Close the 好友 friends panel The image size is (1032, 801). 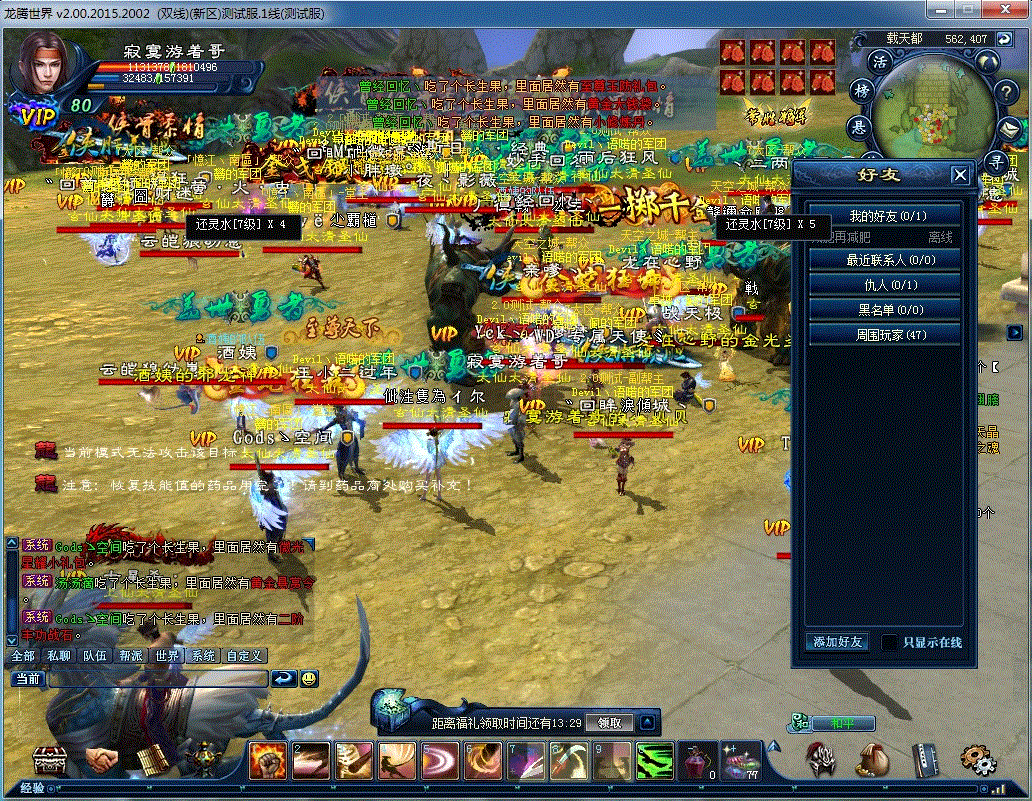pos(960,175)
